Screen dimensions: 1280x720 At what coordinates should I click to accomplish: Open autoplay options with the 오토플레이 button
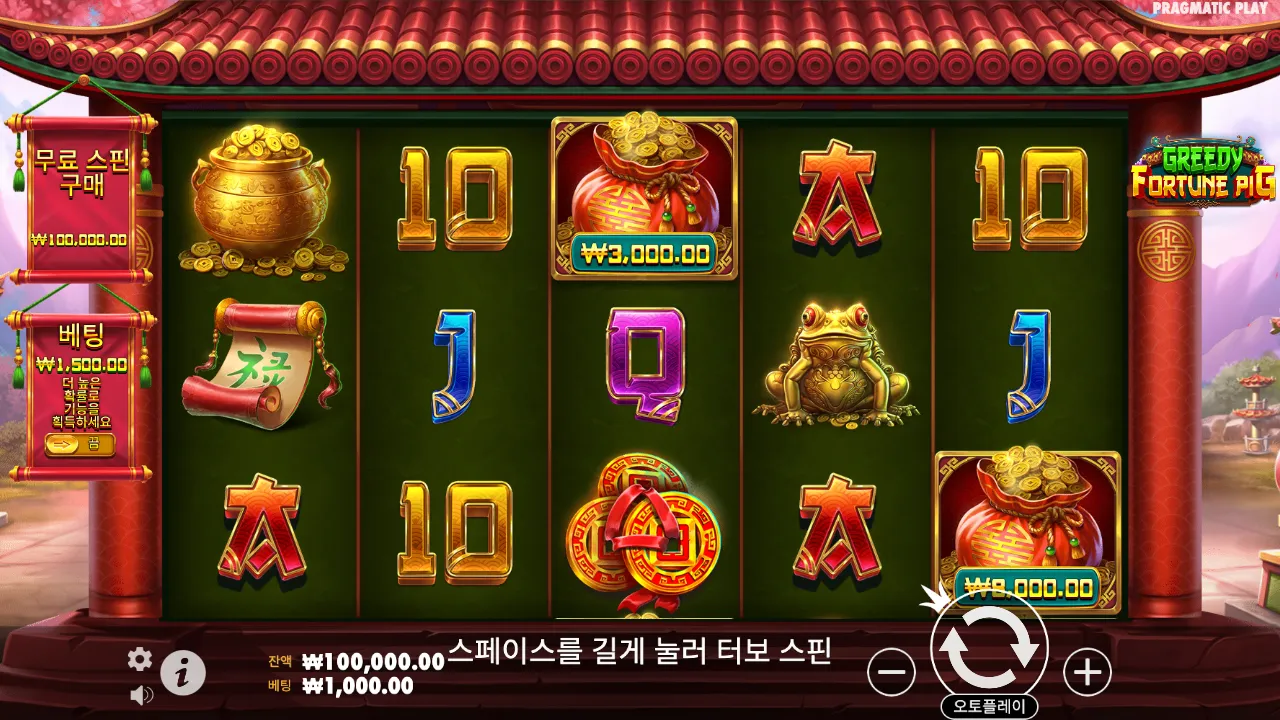(x=988, y=703)
